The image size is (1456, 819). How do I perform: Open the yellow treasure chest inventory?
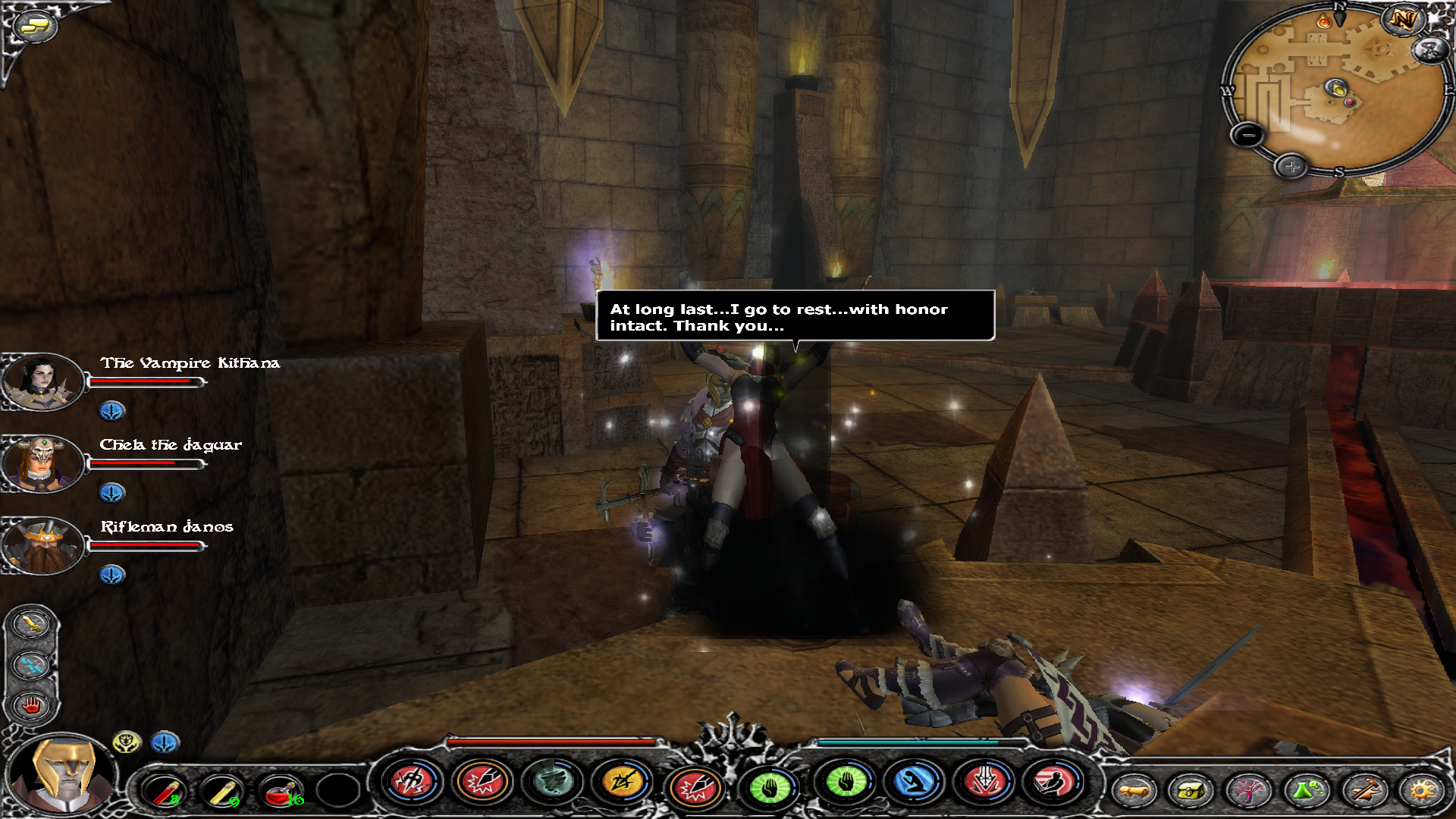(1191, 791)
